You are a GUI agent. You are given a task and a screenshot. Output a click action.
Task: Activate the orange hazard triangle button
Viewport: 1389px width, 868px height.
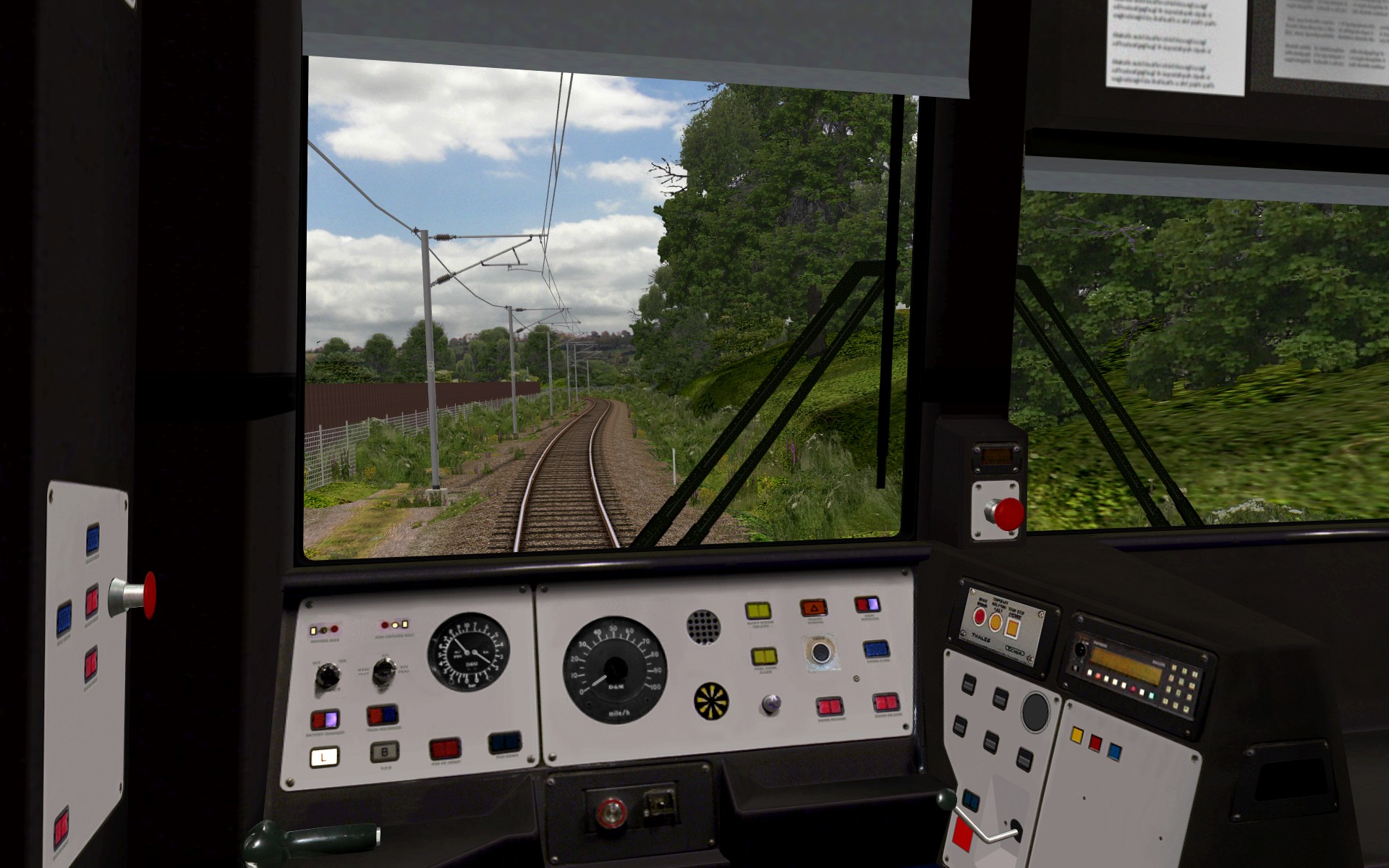click(813, 608)
